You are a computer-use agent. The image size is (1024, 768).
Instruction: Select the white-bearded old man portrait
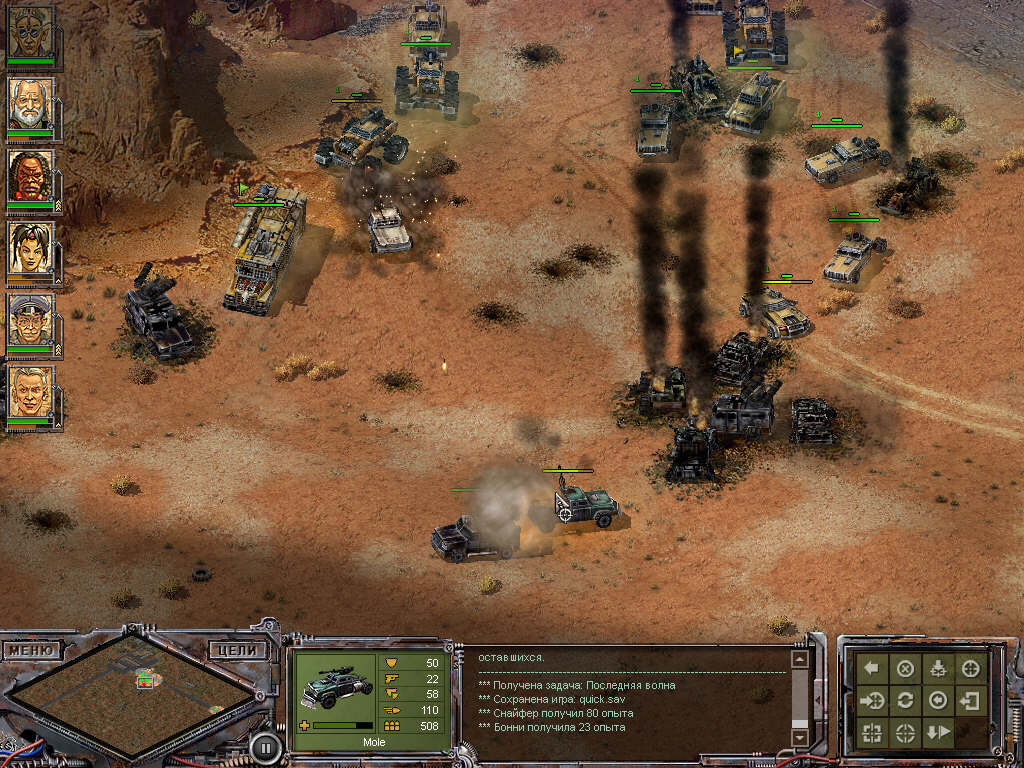[x=31, y=102]
